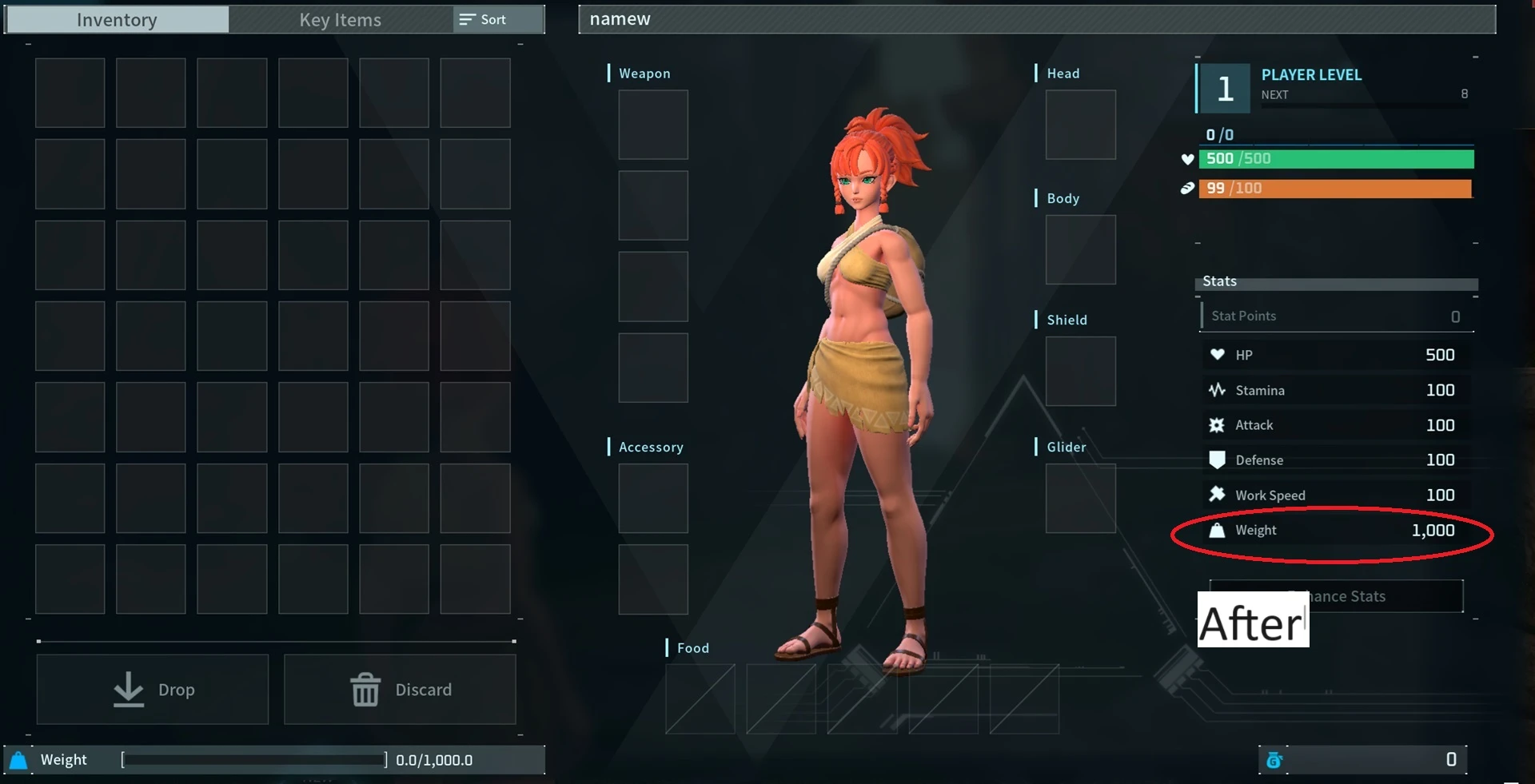Click the Stats section header
Screen dimensions: 1535x784
tap(1218, 281)
